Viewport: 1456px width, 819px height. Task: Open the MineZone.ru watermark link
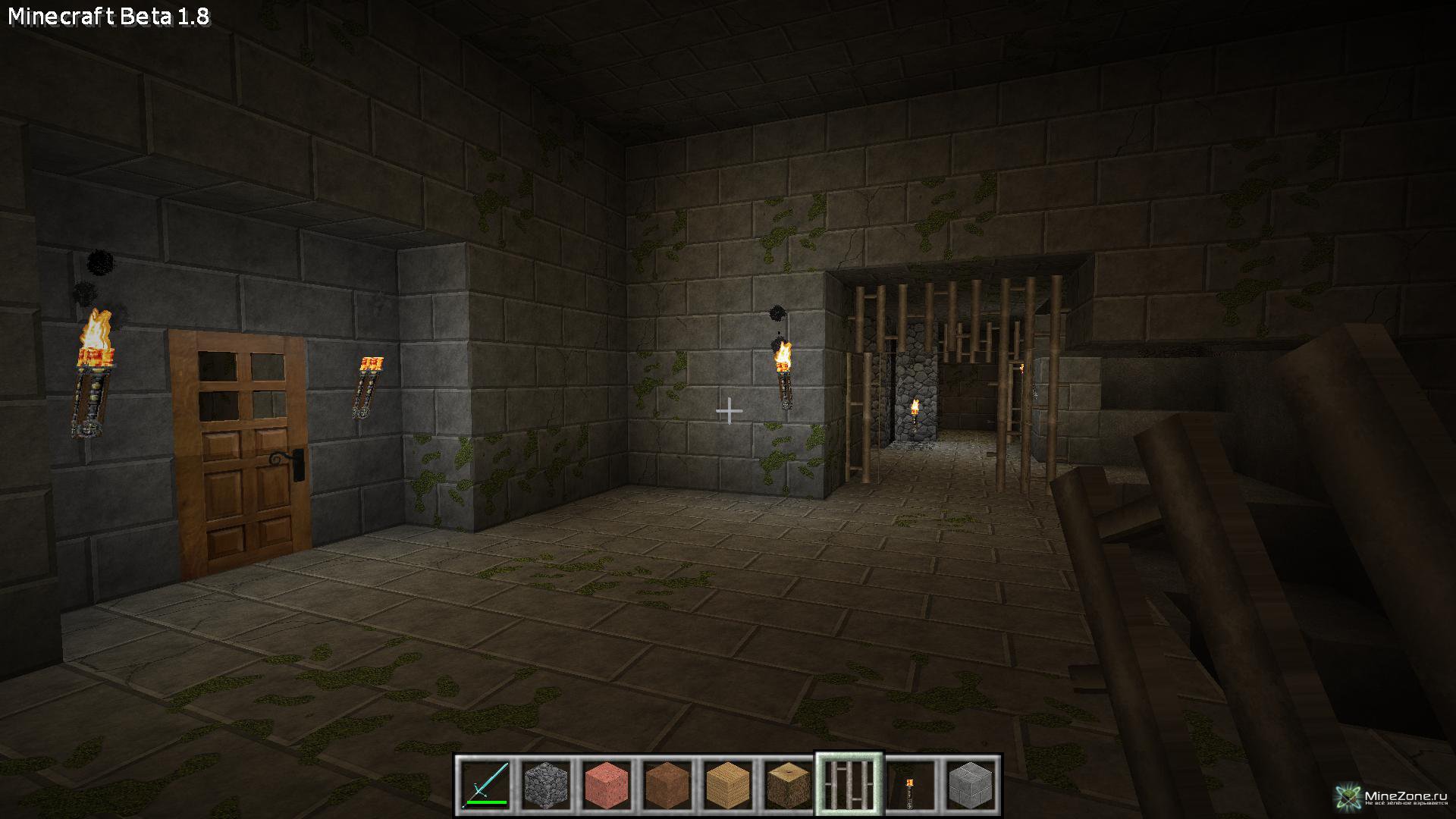coord(1394,797)
